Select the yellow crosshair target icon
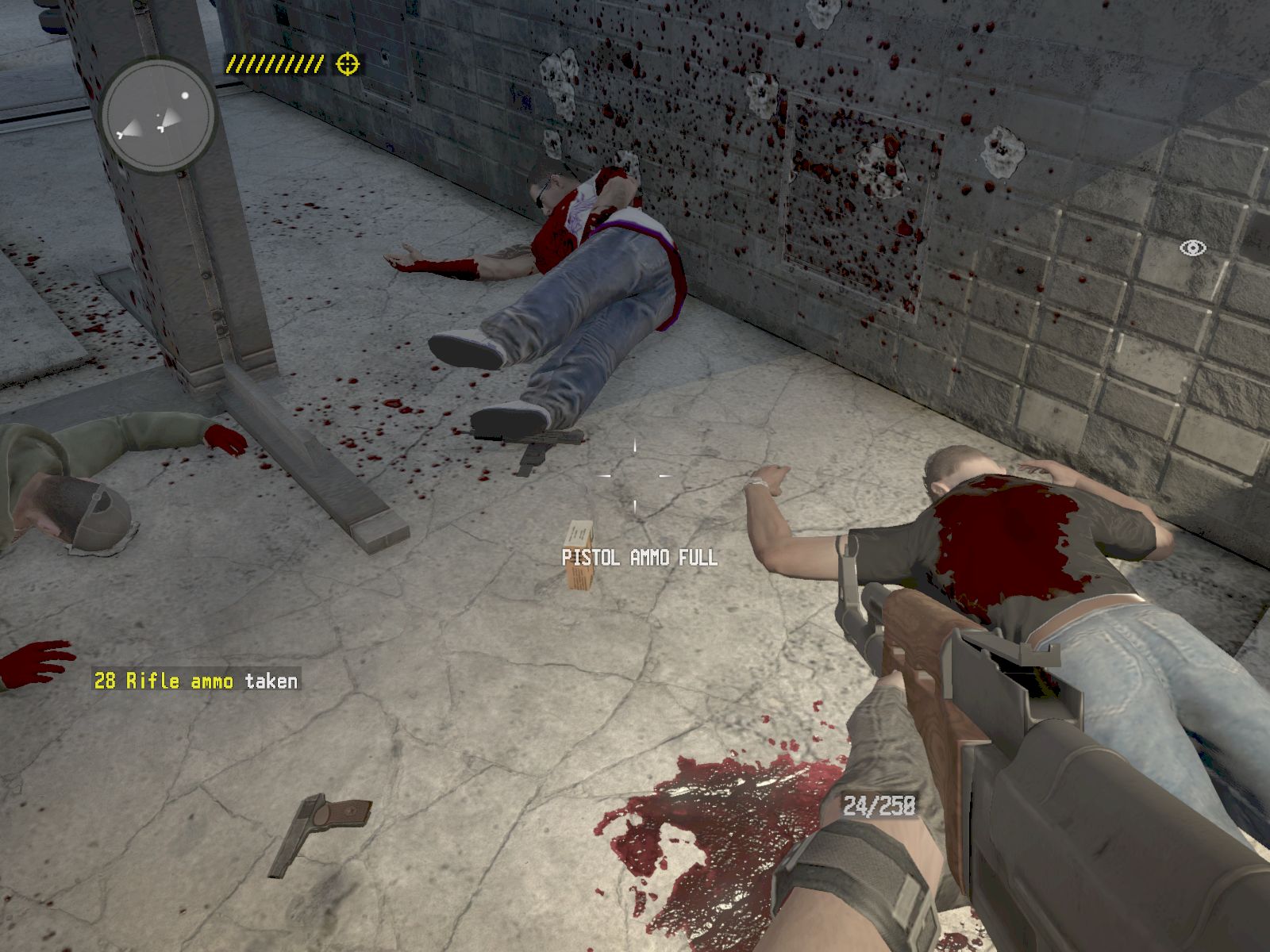Image resolution: width=1270 pixels, height=952 pixels. (348, 63)
